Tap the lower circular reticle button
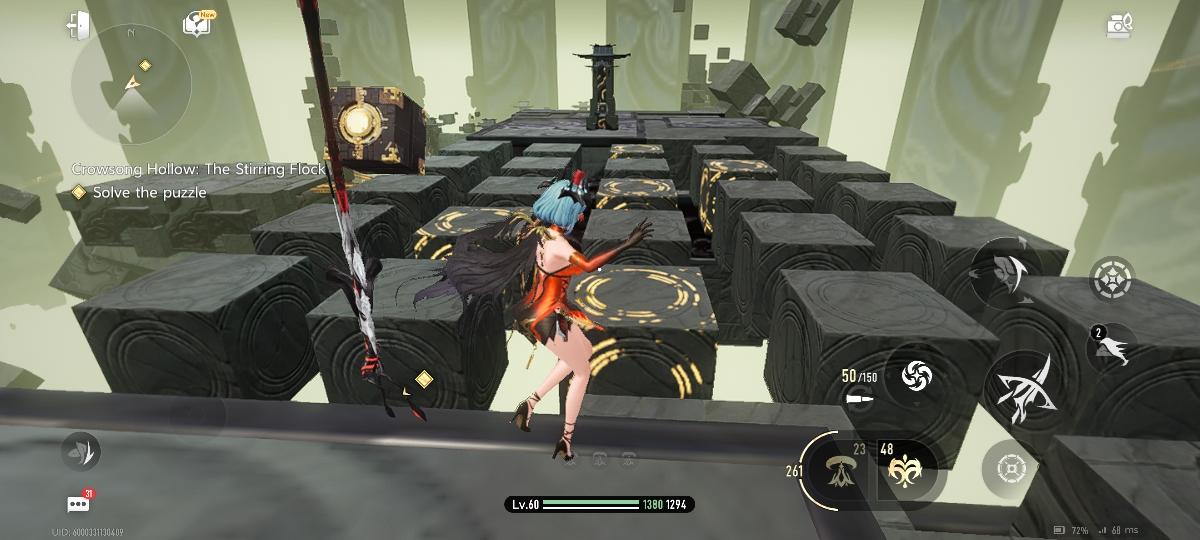 [x=1010, y=468]
